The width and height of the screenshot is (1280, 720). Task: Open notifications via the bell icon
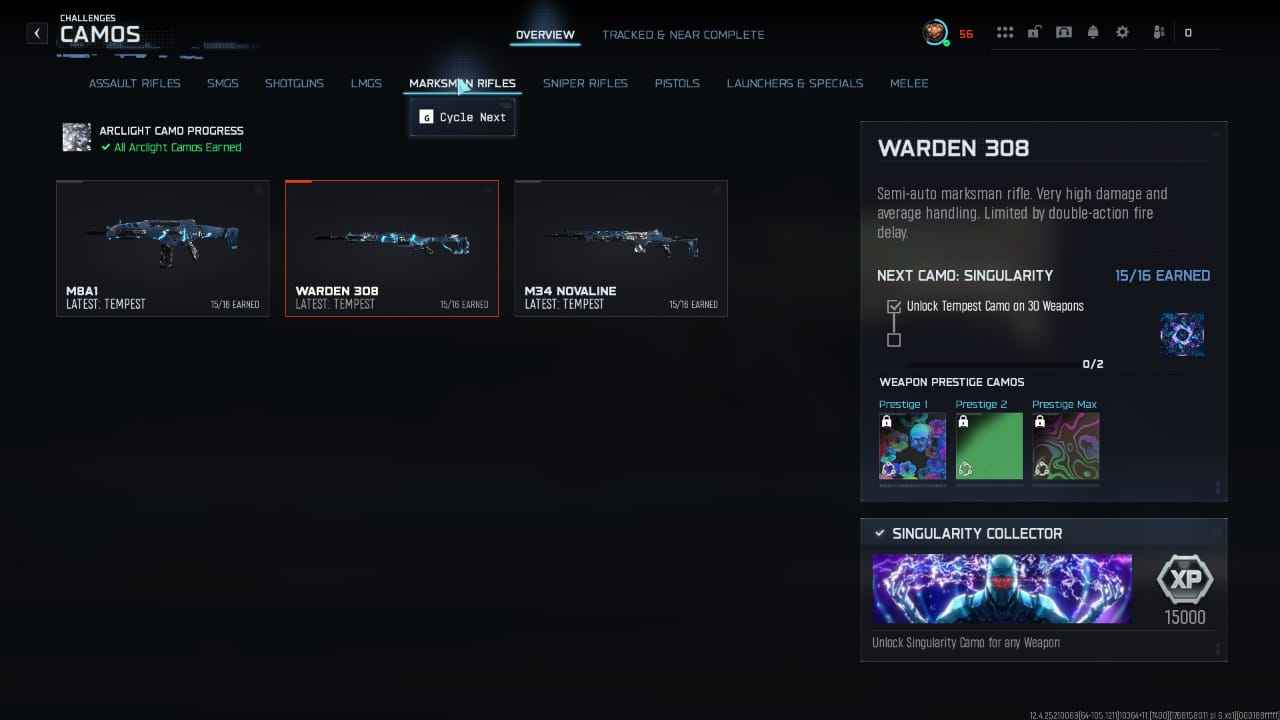point(1093,31)
